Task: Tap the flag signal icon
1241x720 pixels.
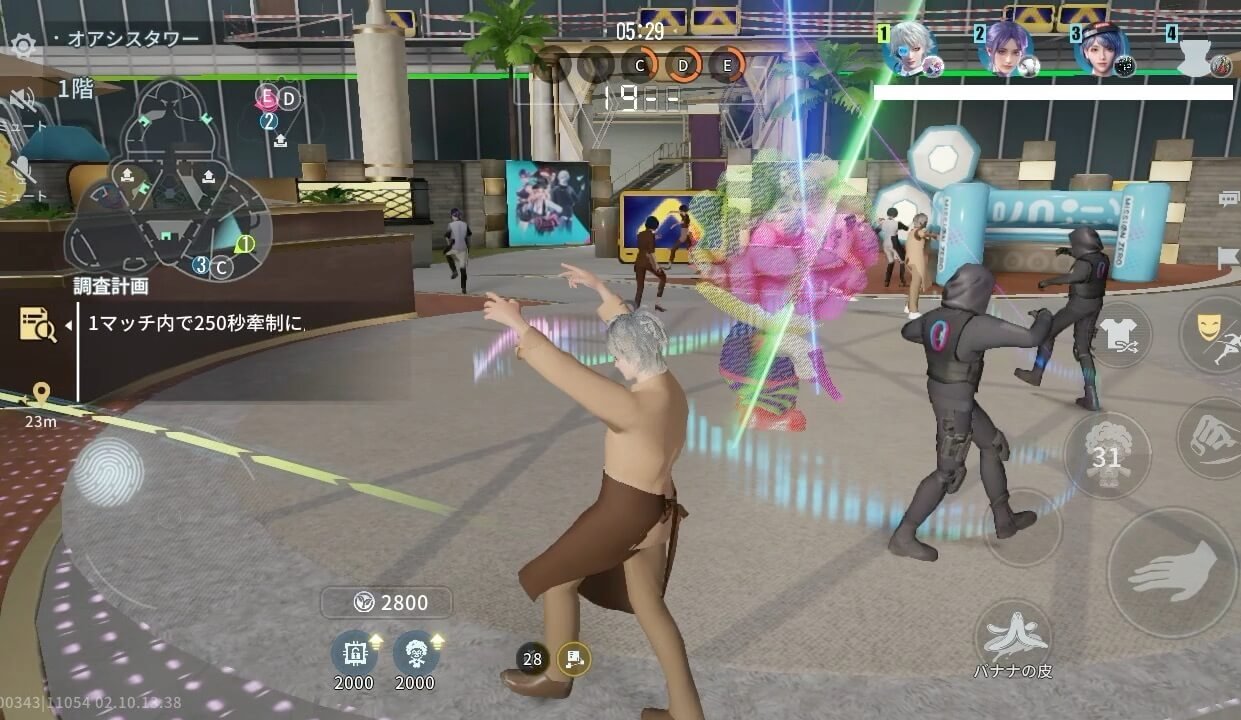Action: tap(1228, 257)
